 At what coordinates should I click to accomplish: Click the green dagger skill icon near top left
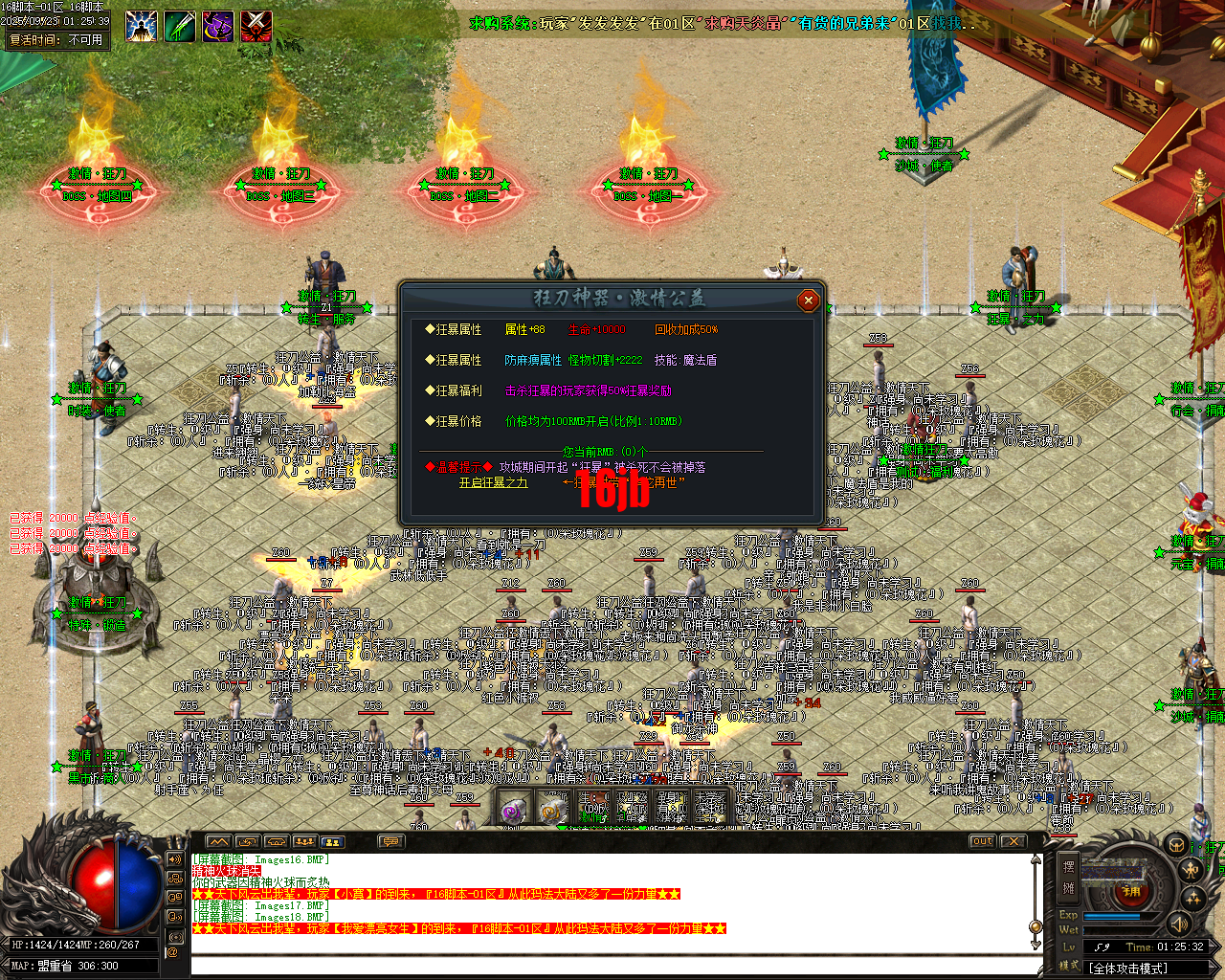(180, 26)
